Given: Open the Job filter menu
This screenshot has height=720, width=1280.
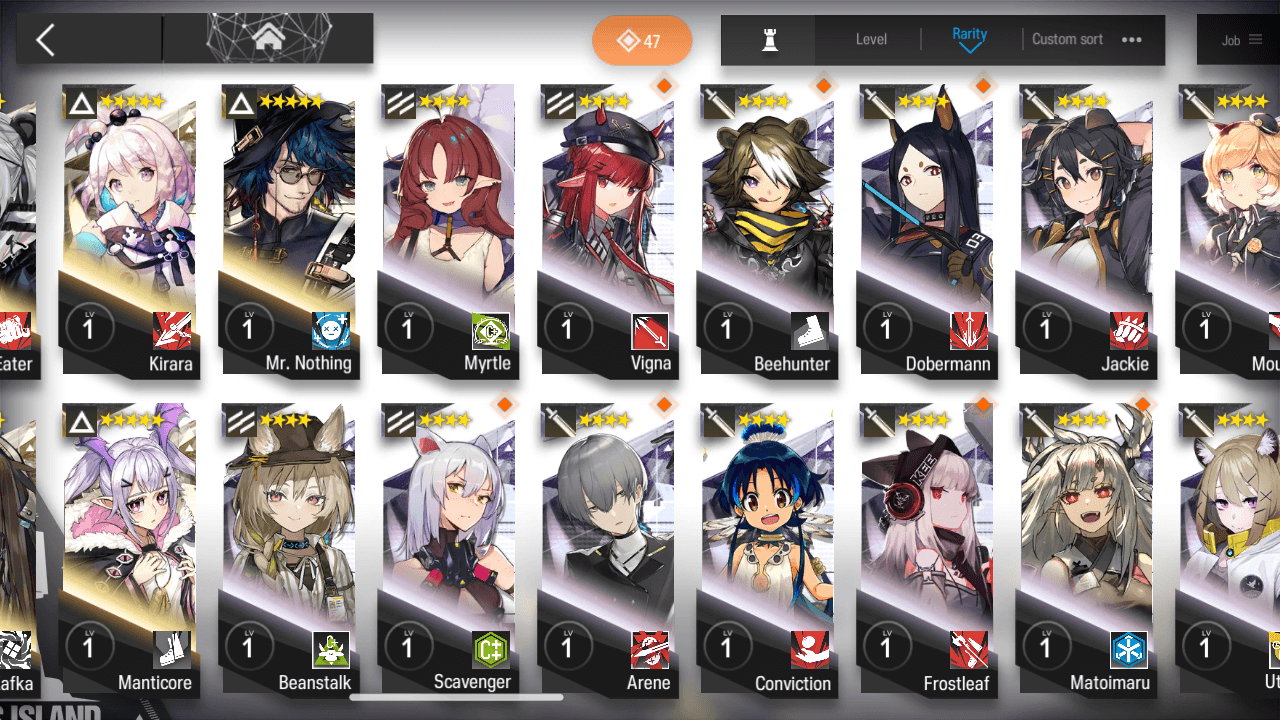Looking at the screenshot, I should 1240,40.
